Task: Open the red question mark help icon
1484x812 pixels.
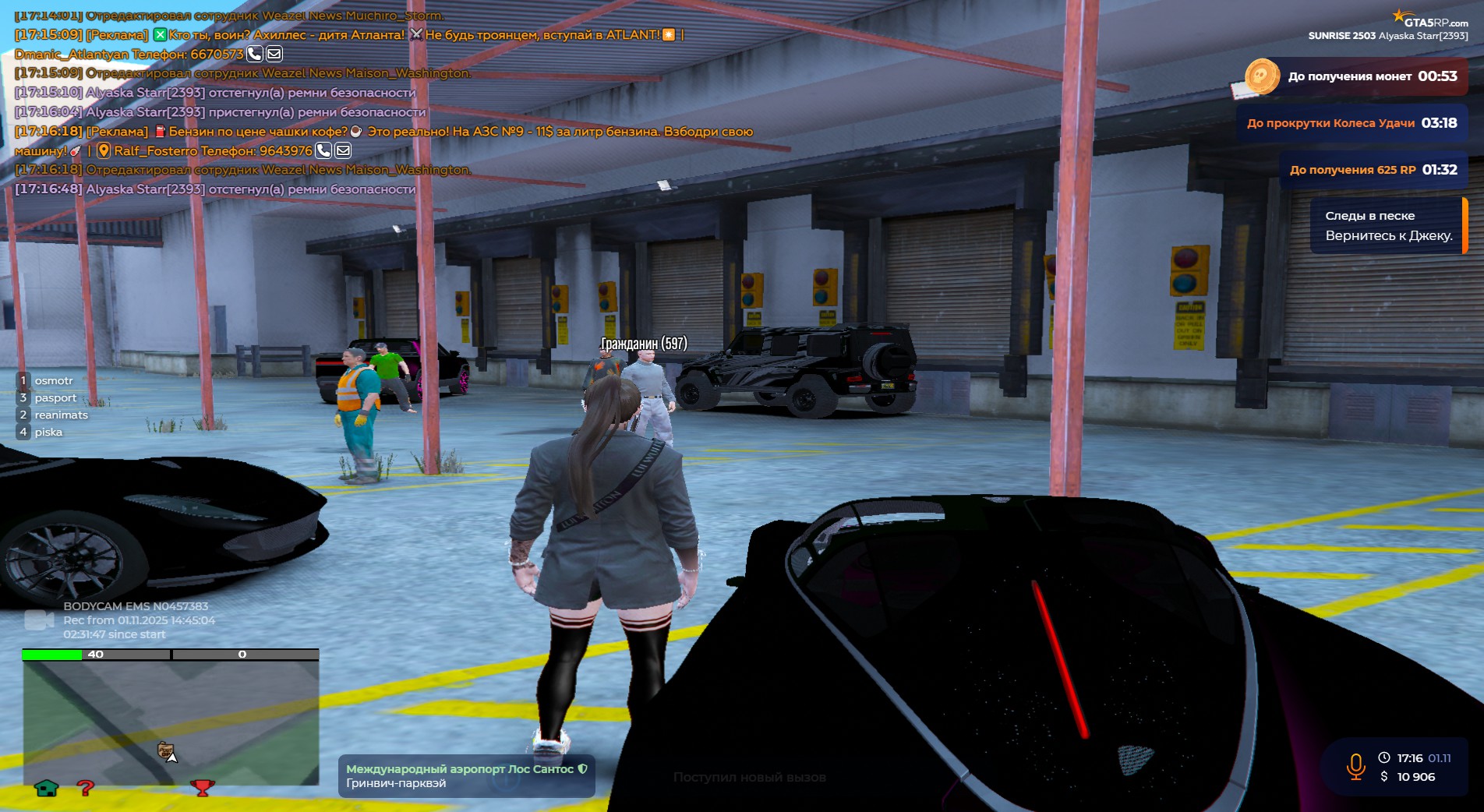Action: (86, 789)
